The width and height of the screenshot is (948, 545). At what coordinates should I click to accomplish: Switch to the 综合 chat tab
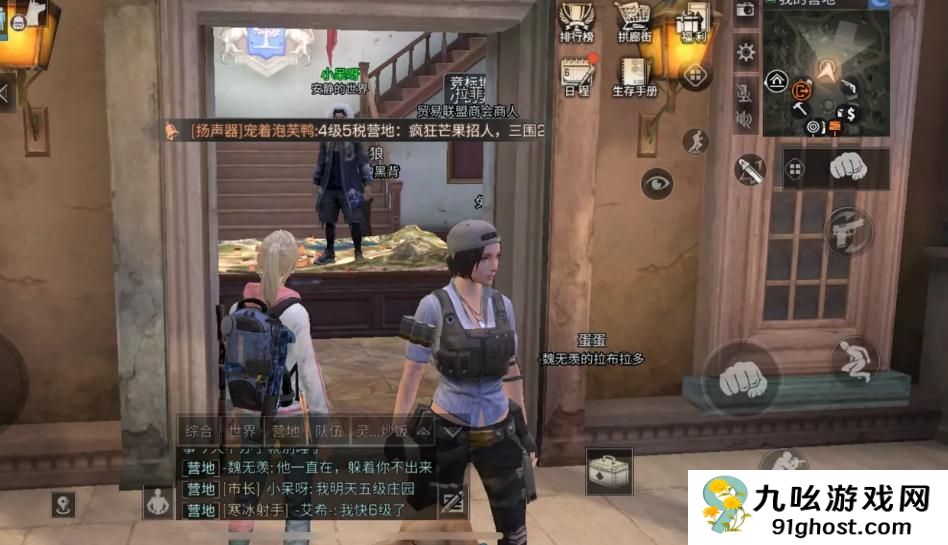(198, 432)
